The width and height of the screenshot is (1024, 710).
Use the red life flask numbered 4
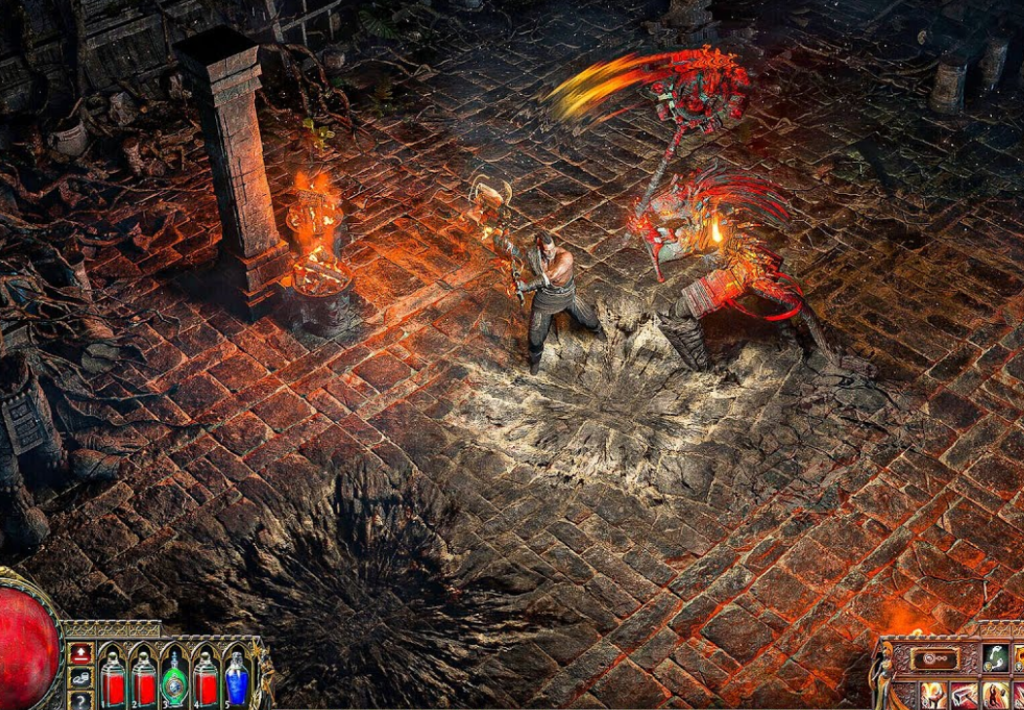(206, 677)
